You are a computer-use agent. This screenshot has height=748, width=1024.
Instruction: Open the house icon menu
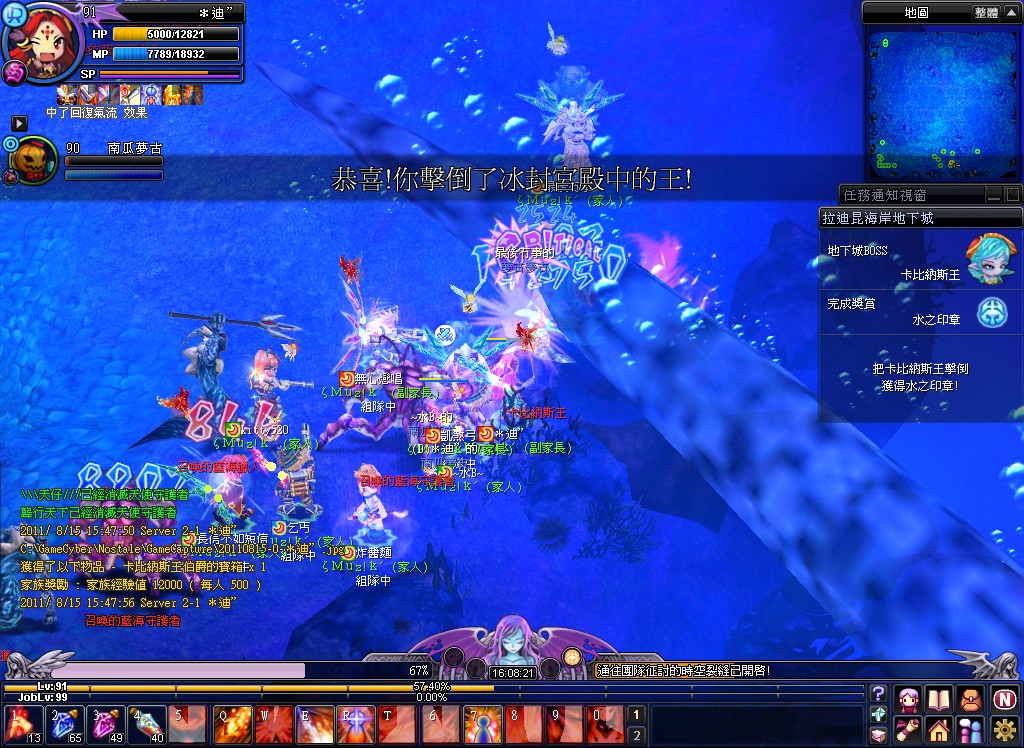(940, 729)
